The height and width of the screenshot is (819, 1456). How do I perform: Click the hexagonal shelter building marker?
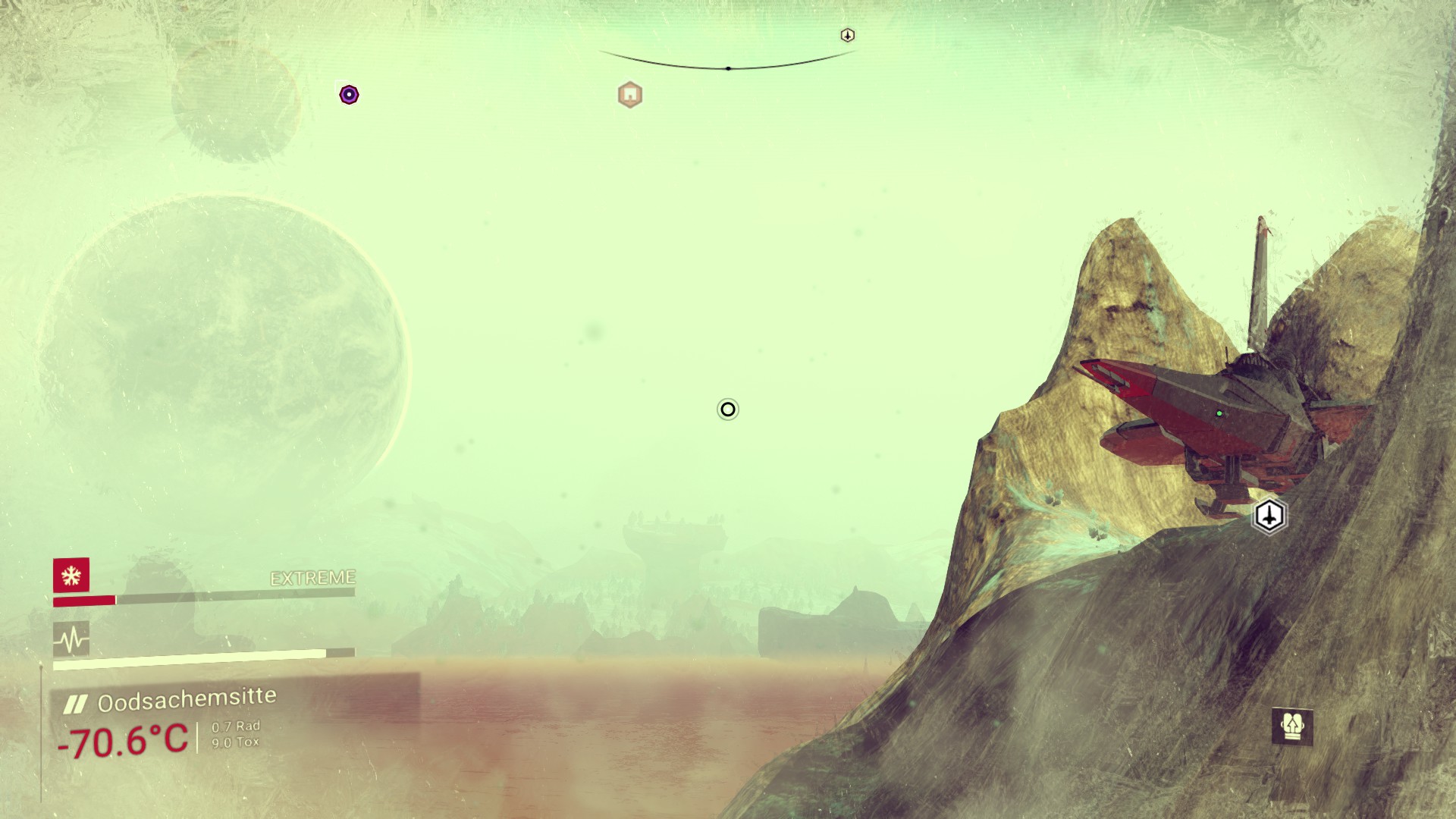tap(629, 95)
